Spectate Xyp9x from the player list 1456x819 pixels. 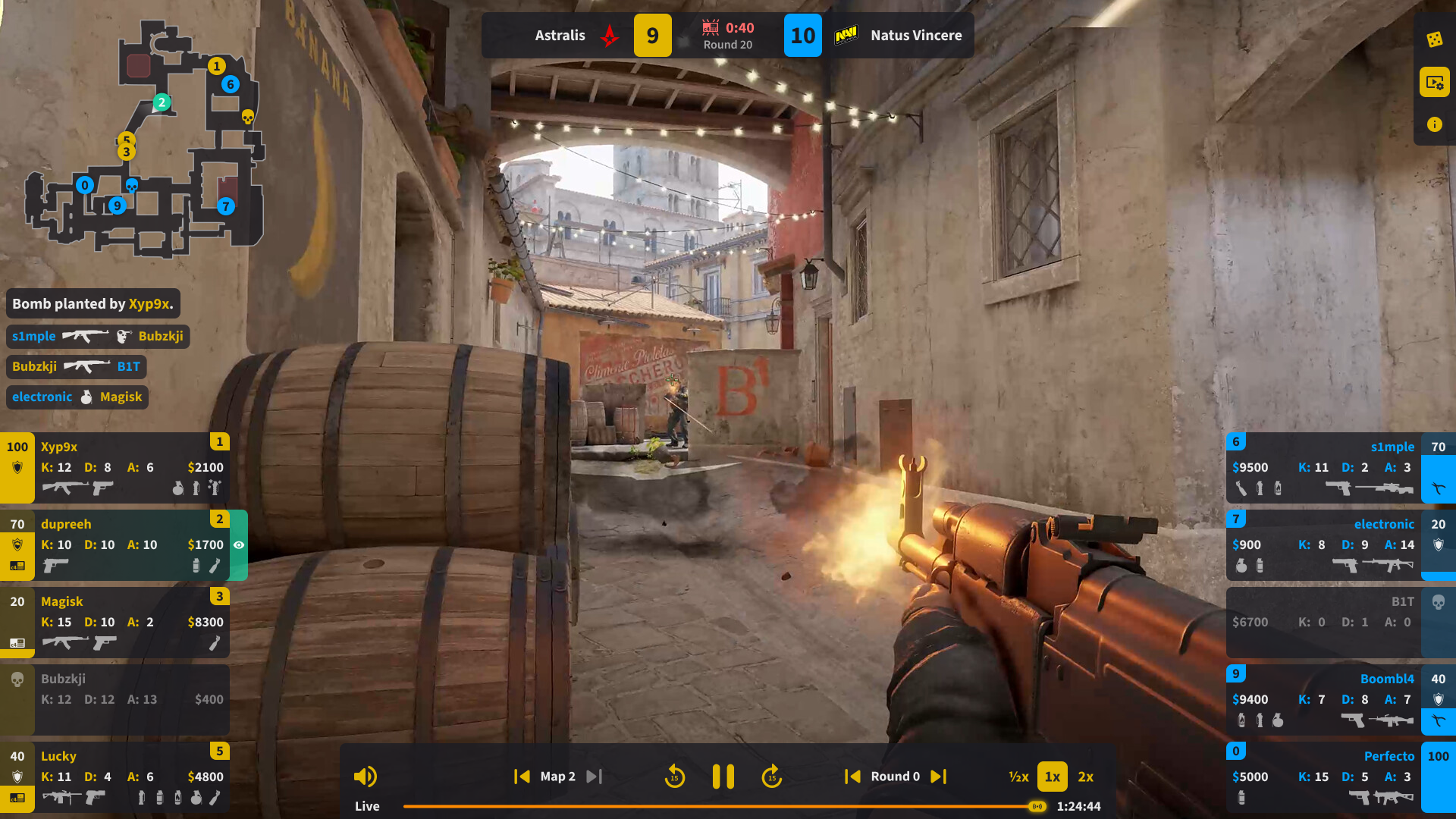(115, 467)
